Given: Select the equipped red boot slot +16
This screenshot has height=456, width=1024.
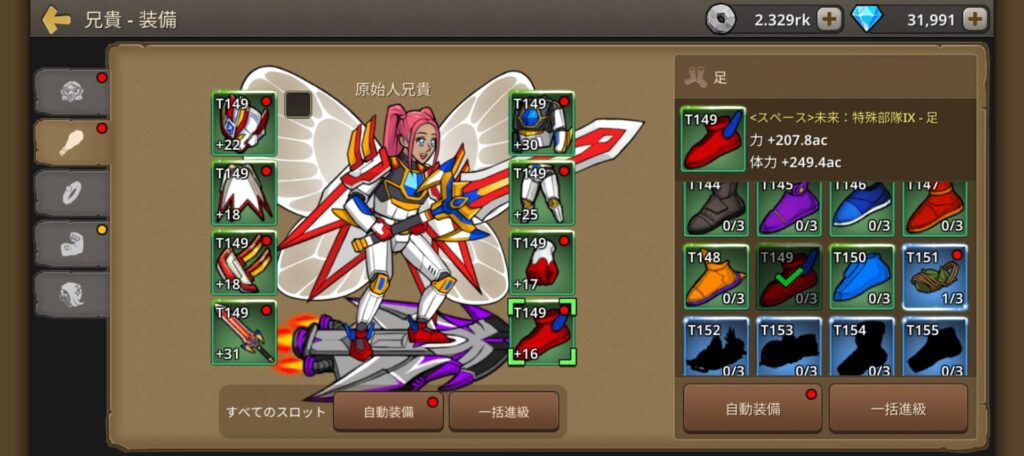Looking at the screenshot, I should (541, 332).
